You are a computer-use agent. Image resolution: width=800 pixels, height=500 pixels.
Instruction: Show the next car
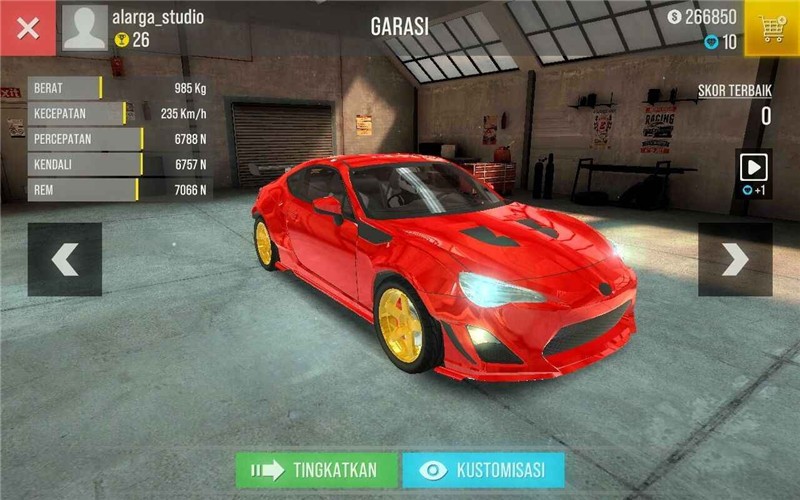tap(735, 259)
